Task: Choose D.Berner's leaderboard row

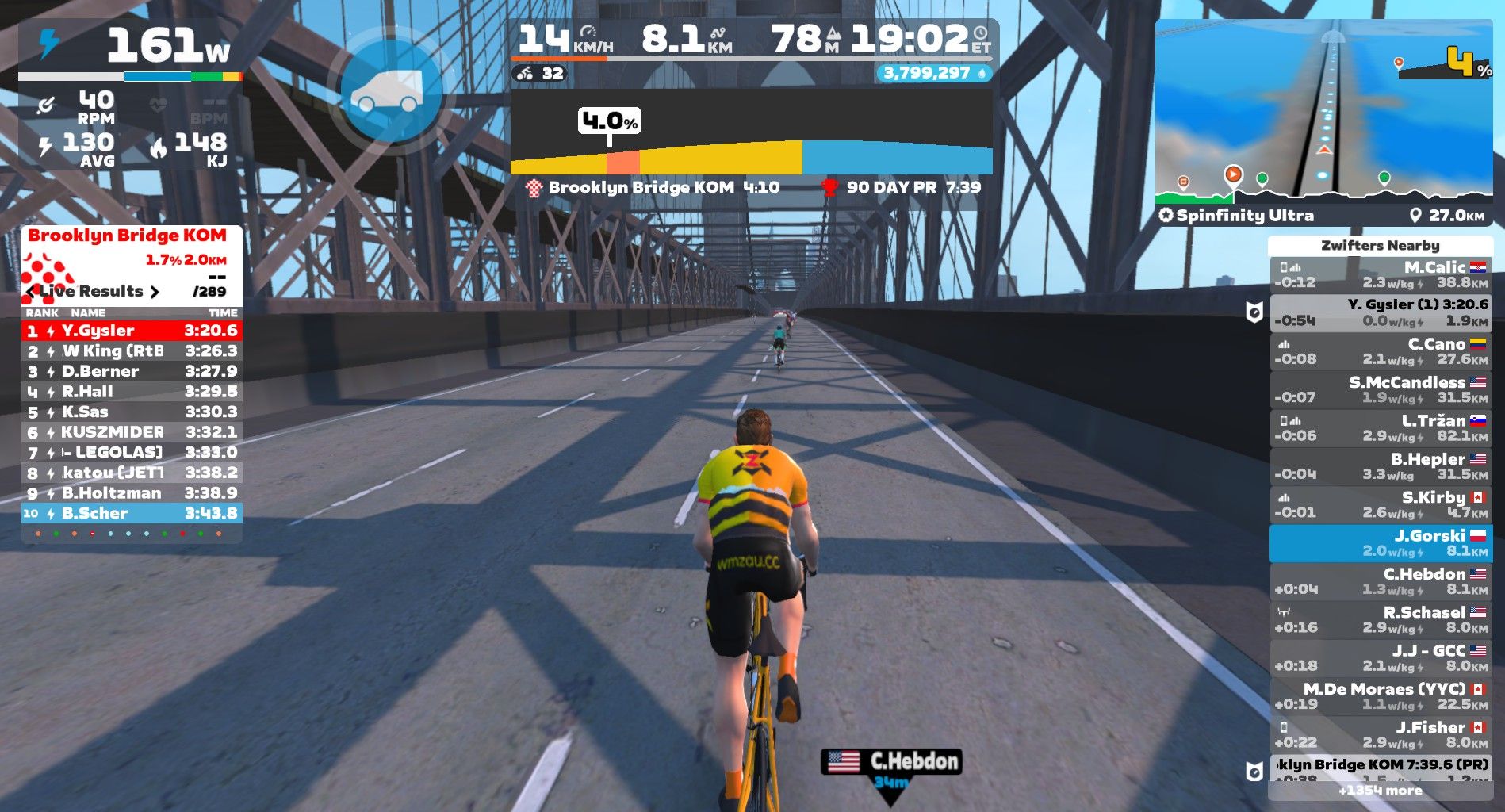Action: [x=132, y=371]
